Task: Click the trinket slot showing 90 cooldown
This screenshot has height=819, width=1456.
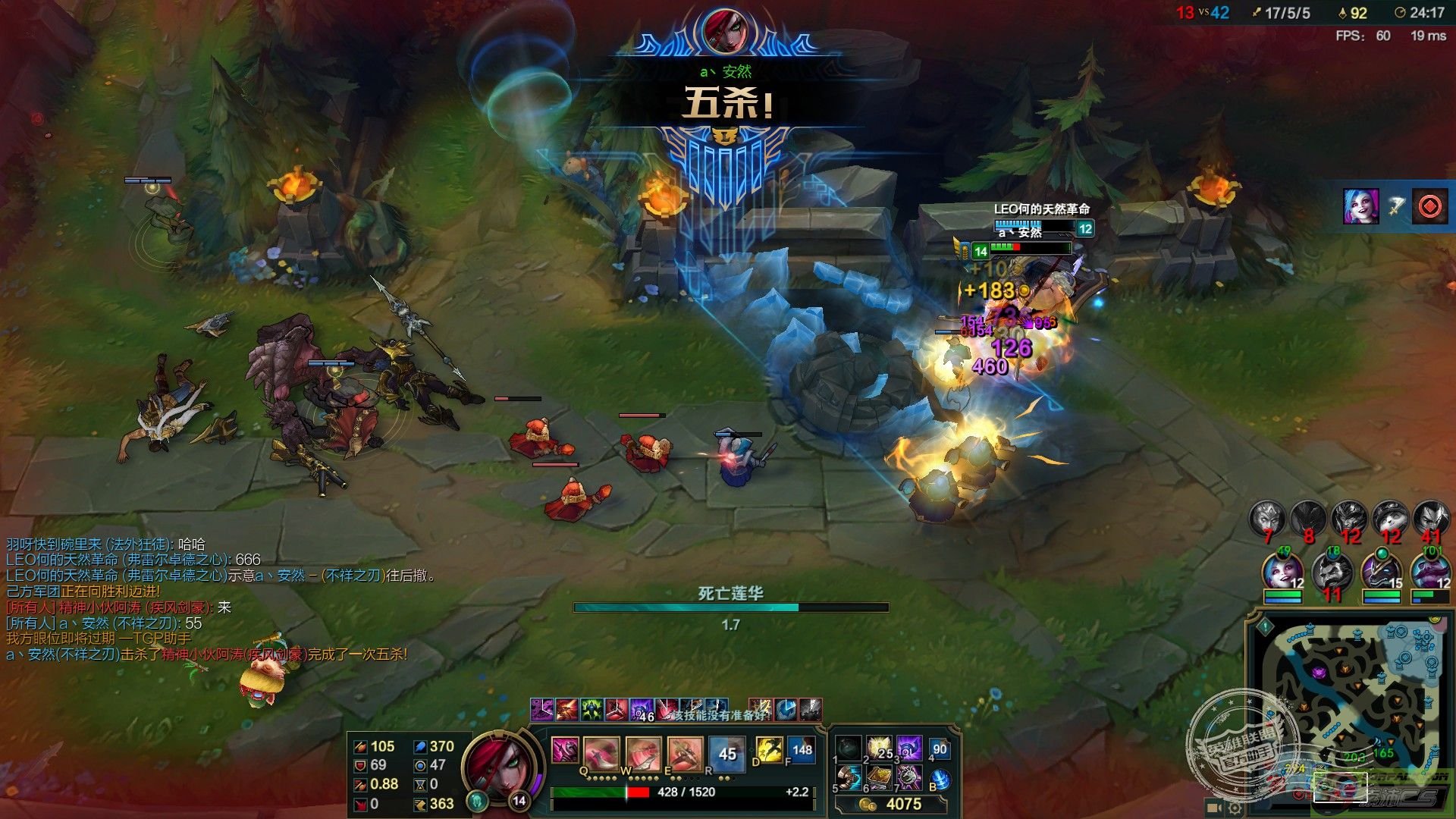Action: (940, 749)
